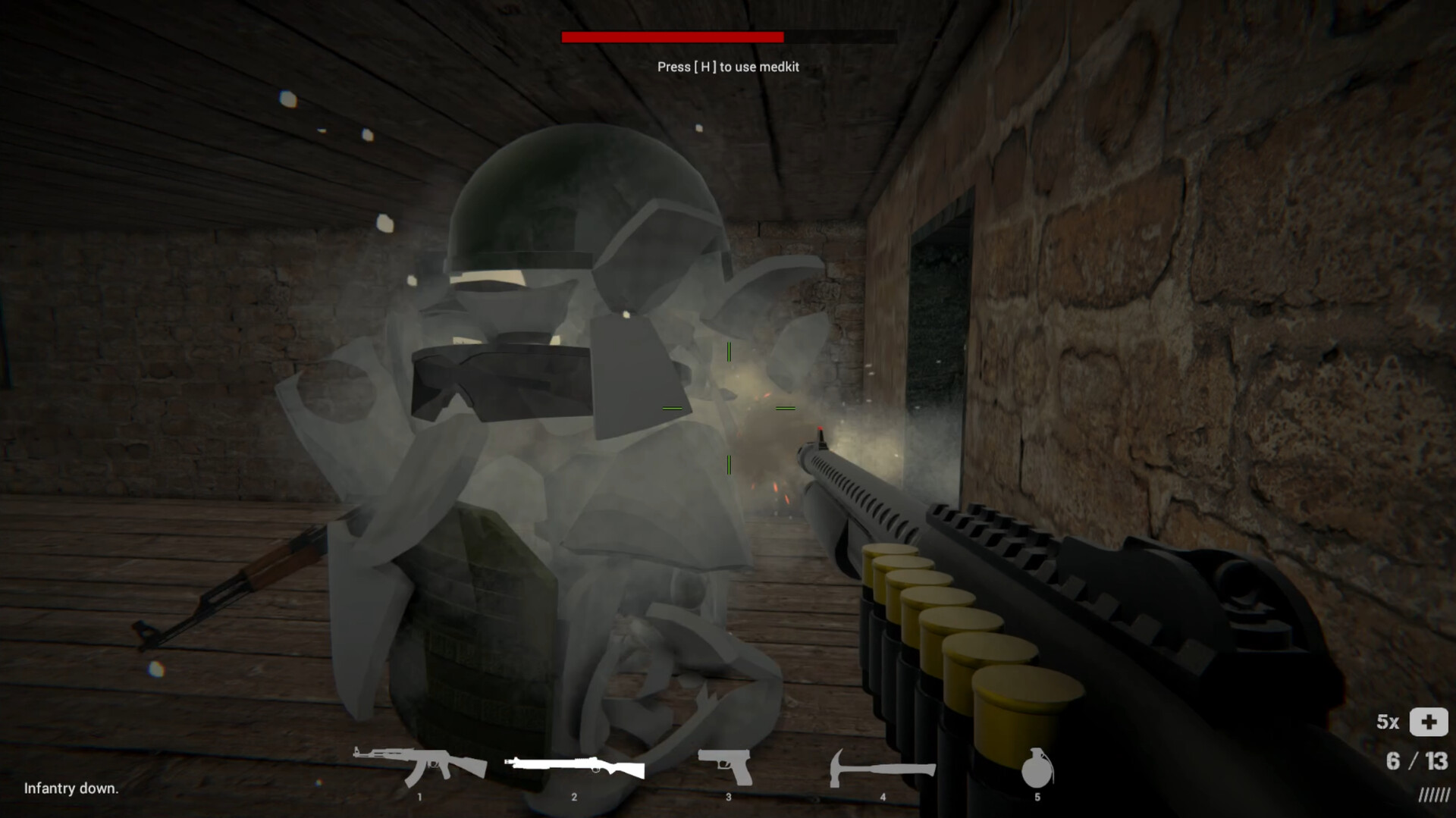Screen dimensions: 1456x818
Task: Click the number 5 under the grenade icon
Action: coord(1038,797)
